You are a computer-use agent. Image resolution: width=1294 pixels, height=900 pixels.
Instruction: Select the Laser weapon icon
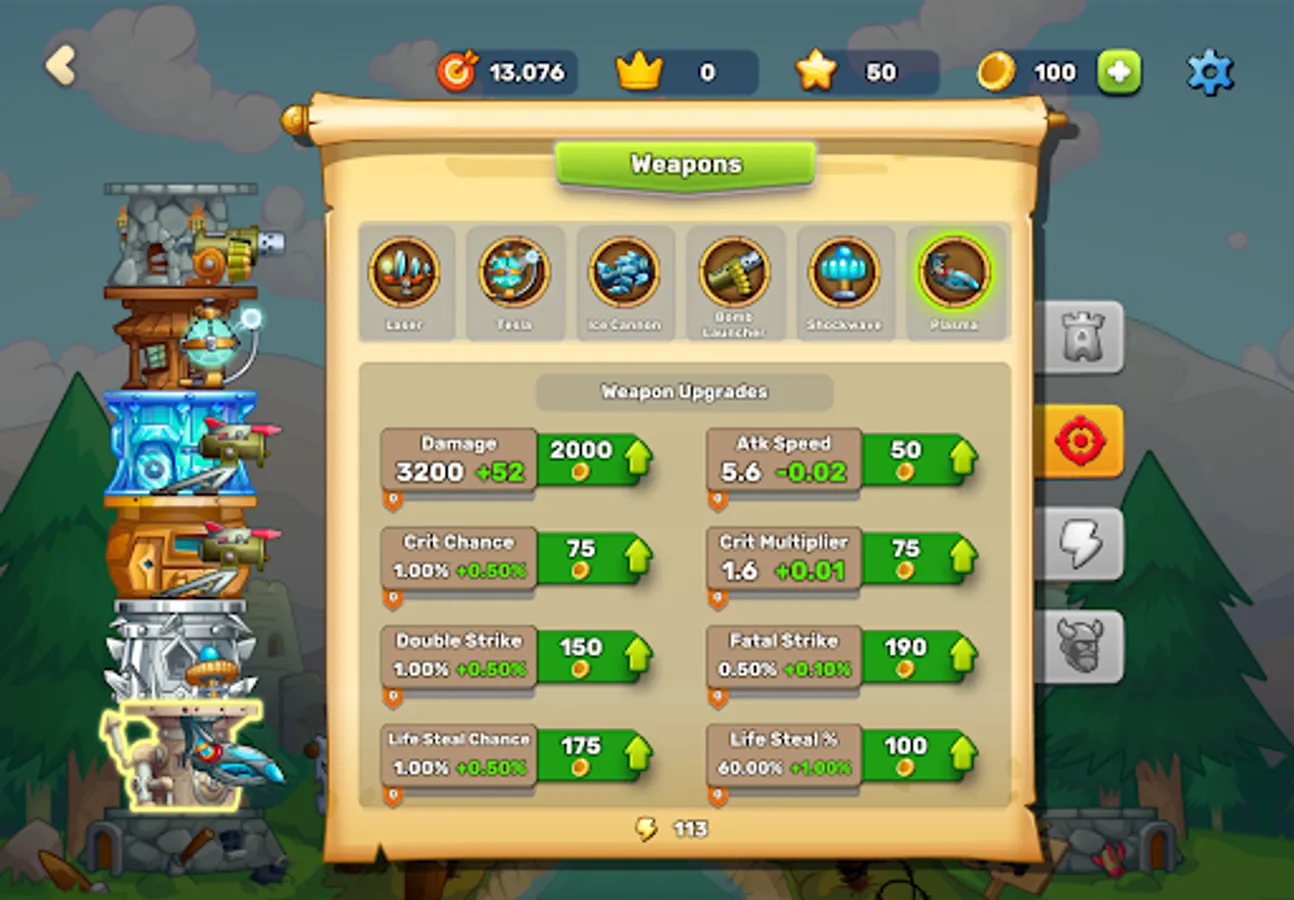pyautogui.click(x=405, y=272)
